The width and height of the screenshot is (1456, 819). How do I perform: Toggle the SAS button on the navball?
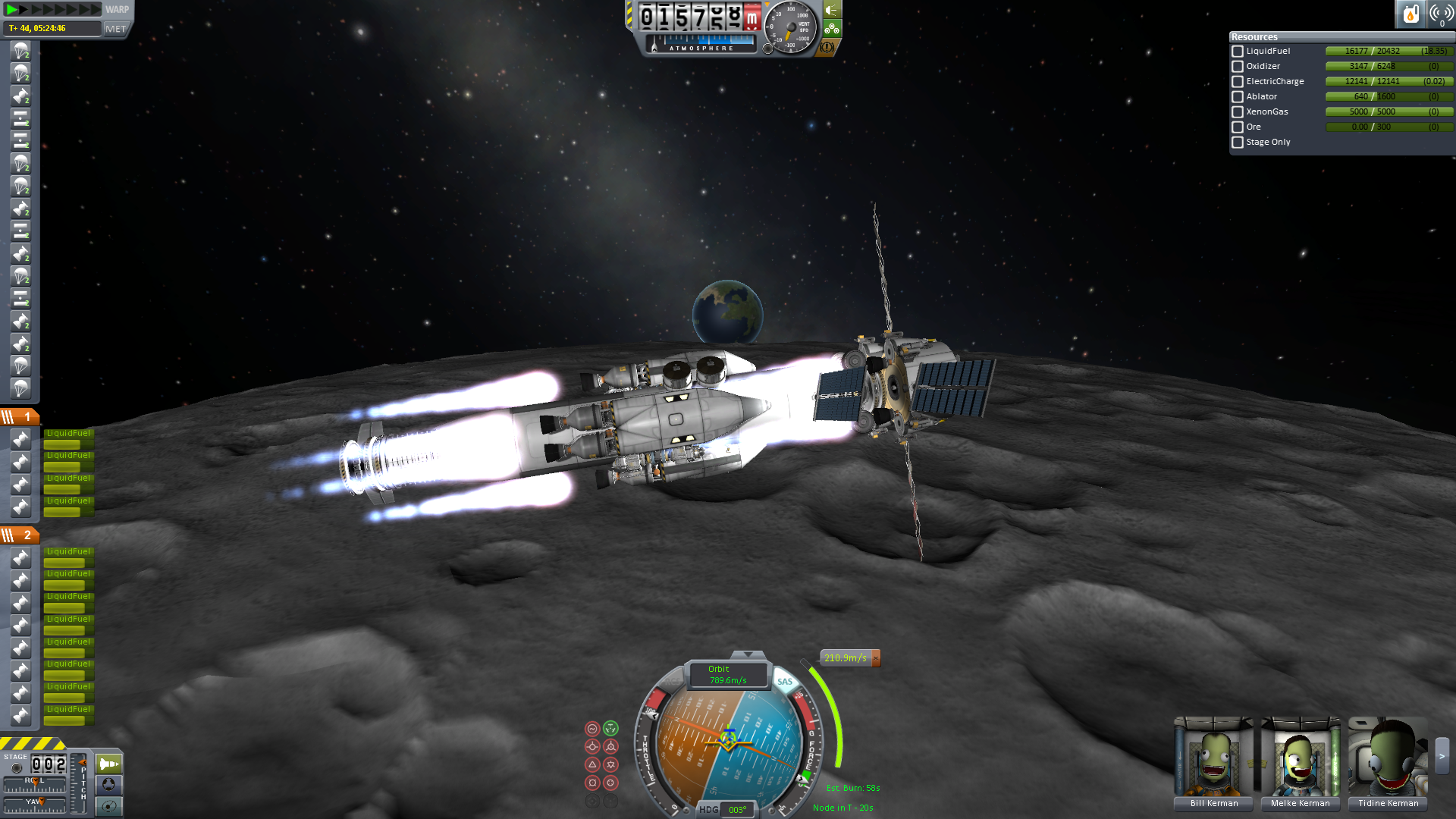pos(784,682)
